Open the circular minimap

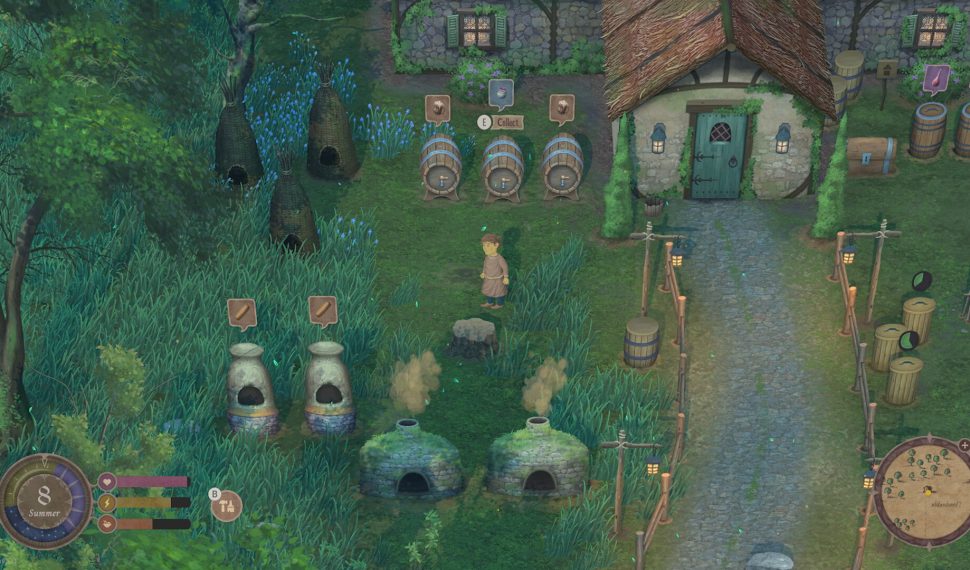pyautogui.click(x=921, y=490)
